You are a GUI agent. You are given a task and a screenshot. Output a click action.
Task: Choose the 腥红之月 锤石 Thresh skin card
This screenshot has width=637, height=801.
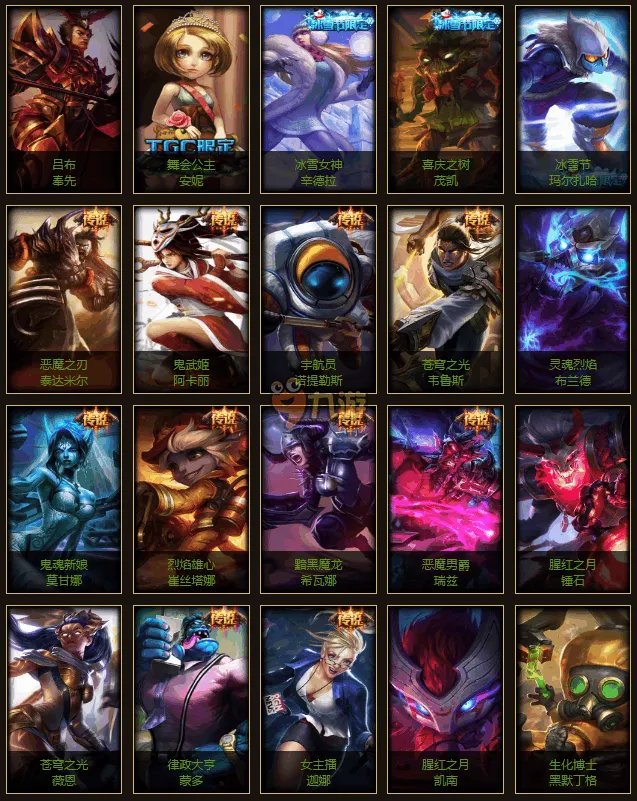[x=573, y=498]
